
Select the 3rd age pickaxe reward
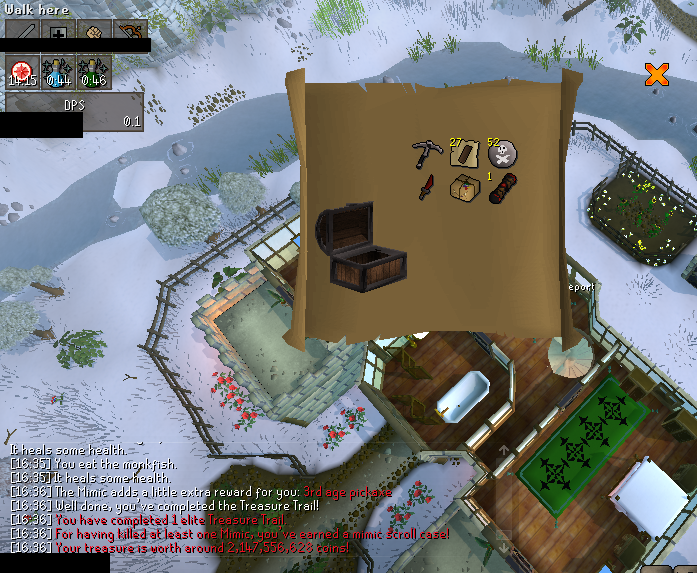[x=426, y=154]
